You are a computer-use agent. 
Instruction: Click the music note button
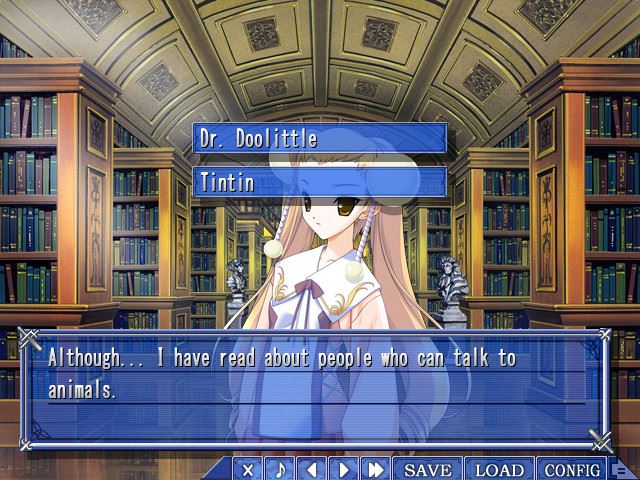coord(281,469)
